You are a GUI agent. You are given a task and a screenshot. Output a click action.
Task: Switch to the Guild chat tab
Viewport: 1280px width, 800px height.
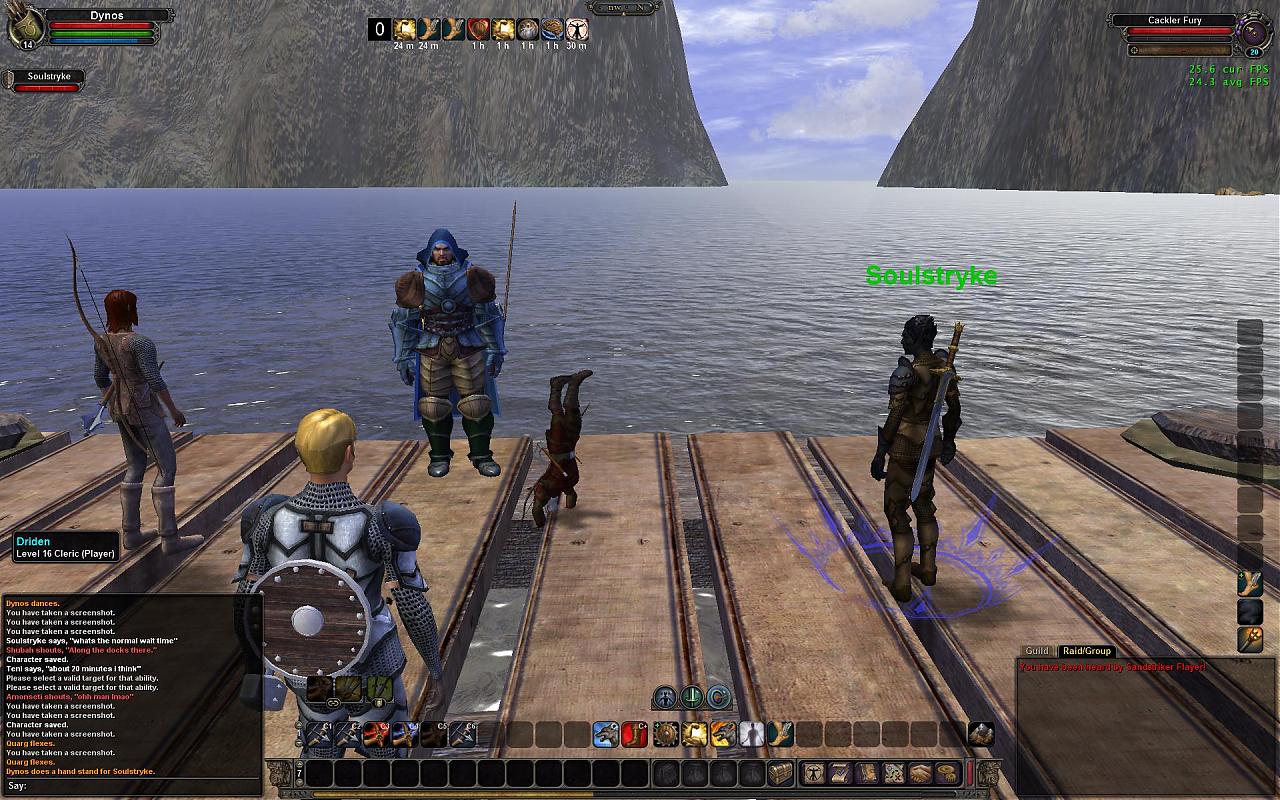(x=1037, y=651)
